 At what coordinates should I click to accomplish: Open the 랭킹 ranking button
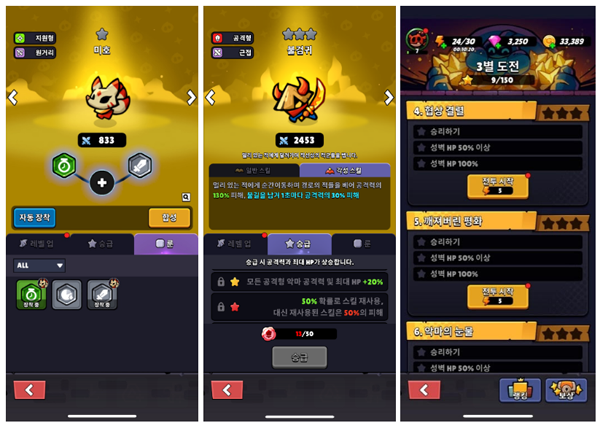(521, 390)
